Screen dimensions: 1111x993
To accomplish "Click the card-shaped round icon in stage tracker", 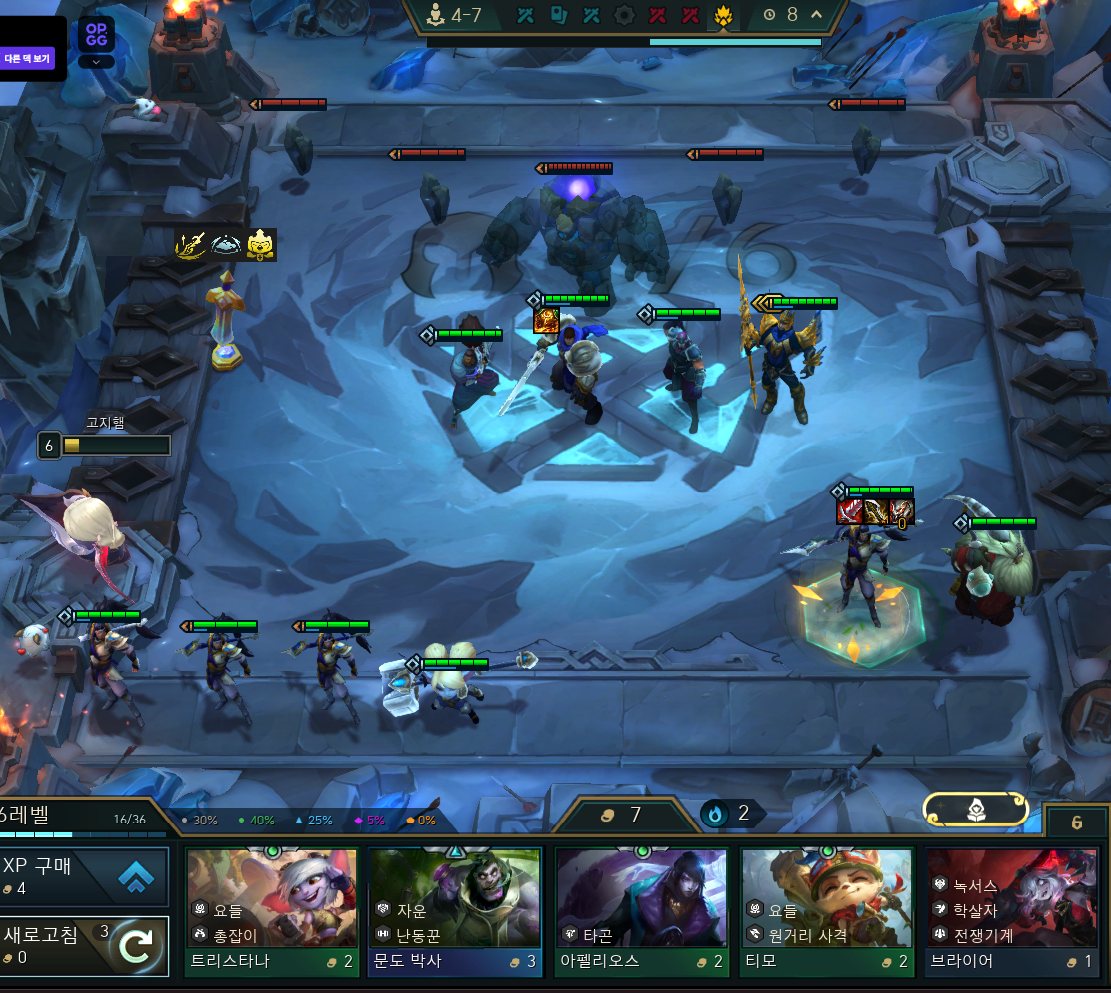I will point(559,15).
